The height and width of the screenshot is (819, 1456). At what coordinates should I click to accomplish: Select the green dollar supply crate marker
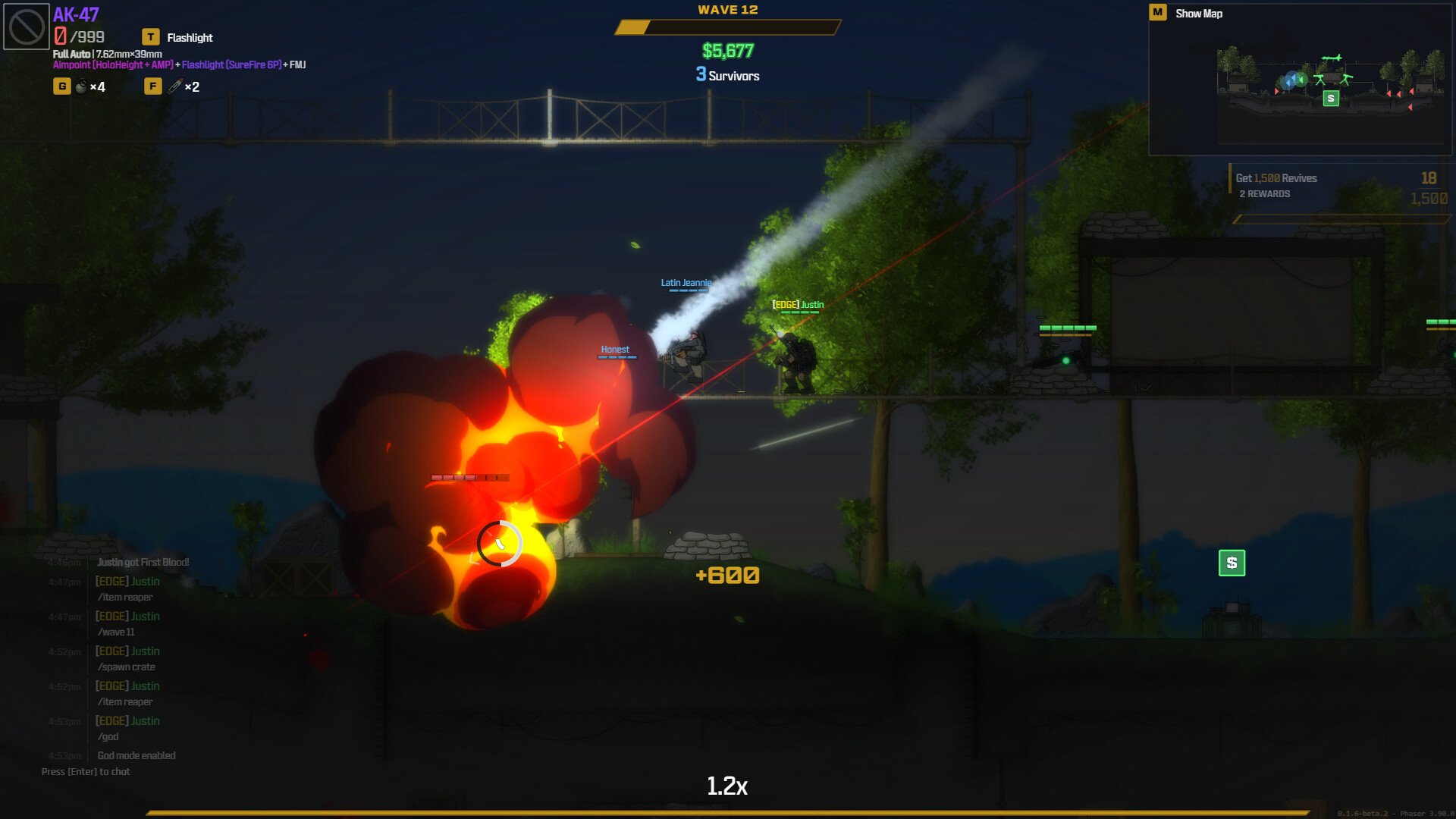point(1232,563)
